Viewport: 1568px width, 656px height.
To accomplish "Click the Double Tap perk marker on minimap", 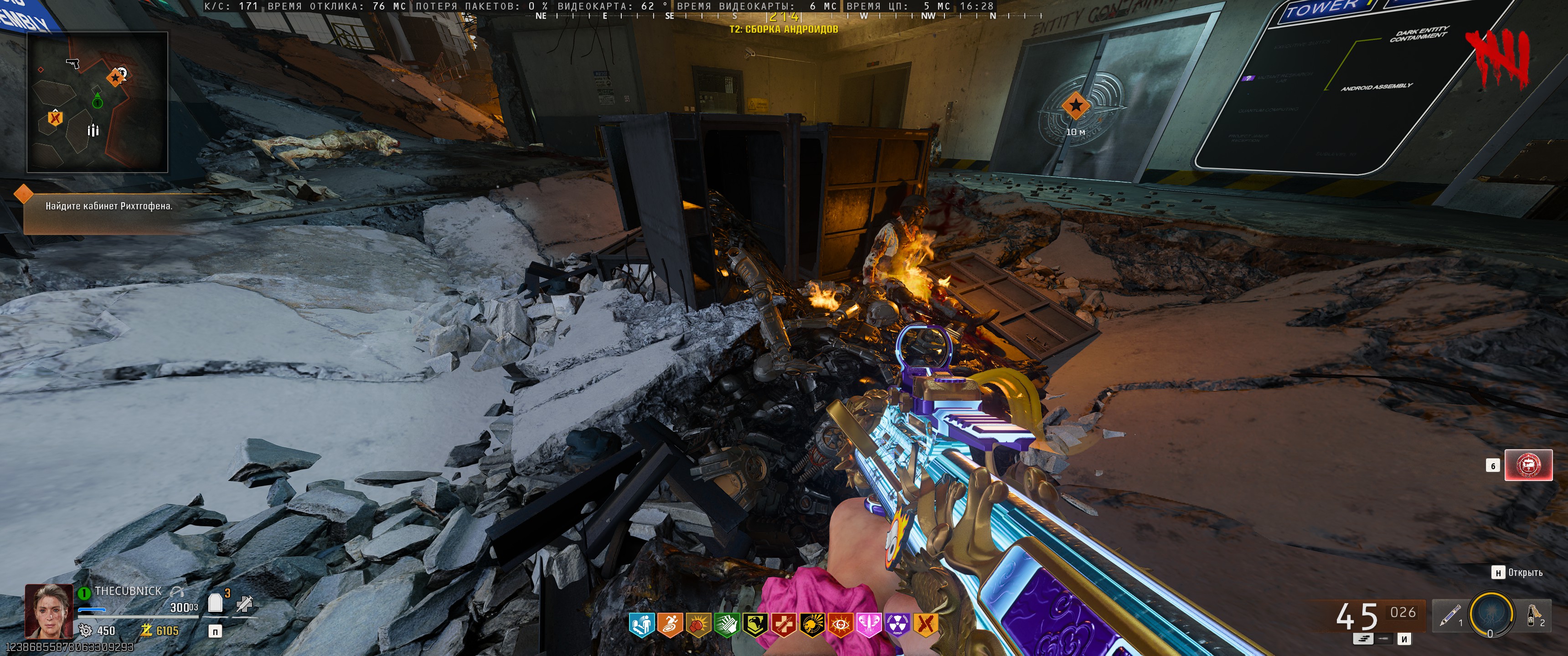I will (55, 118).
